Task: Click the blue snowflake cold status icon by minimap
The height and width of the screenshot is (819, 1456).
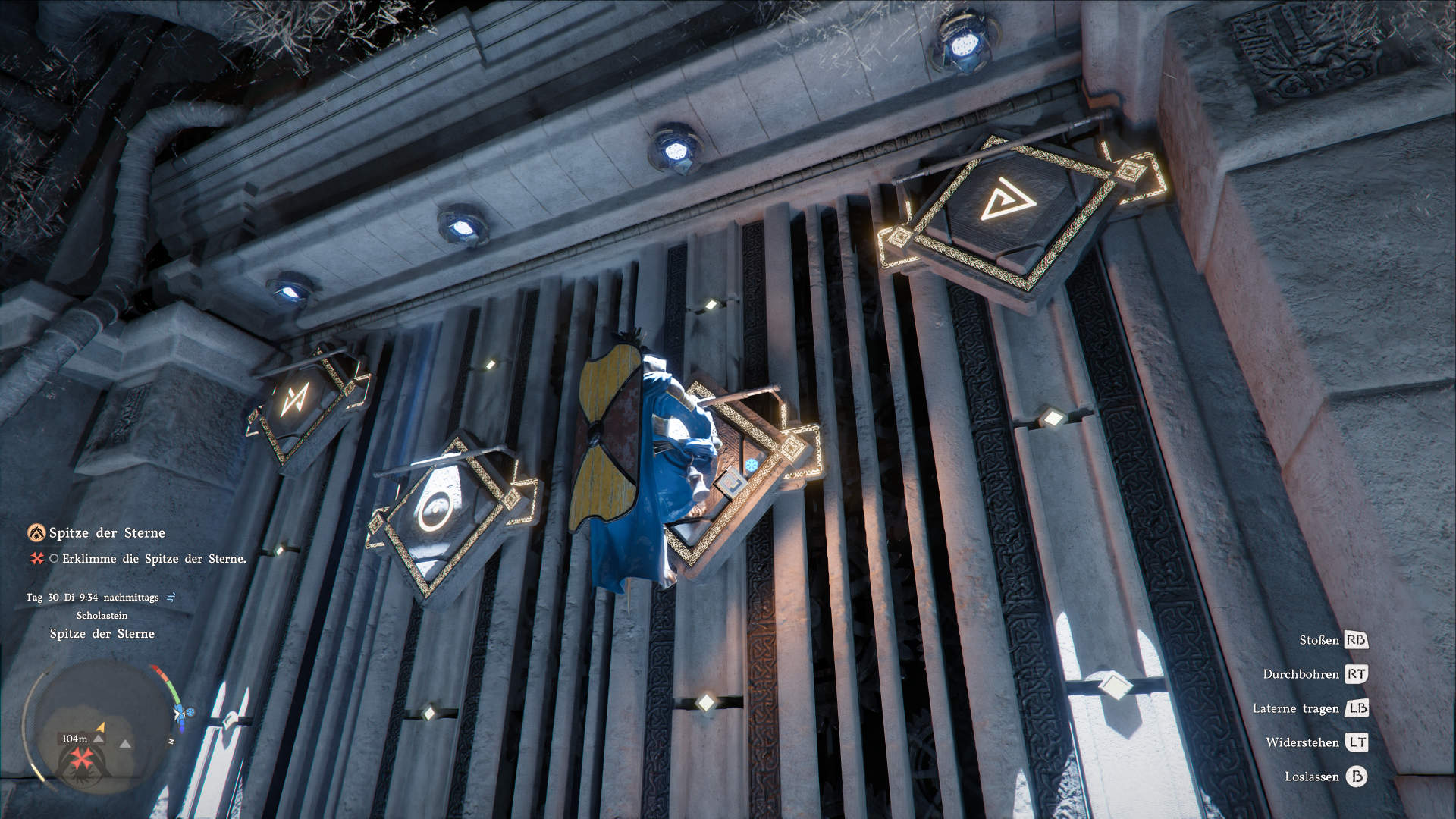Action: click(190, 712)
